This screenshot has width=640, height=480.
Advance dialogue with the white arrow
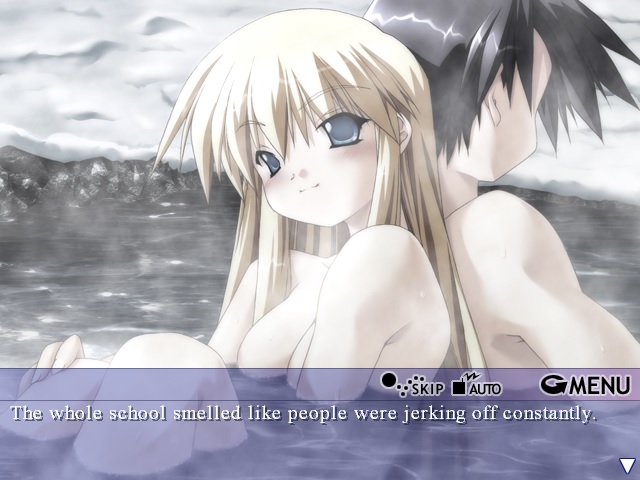point(626,465)
